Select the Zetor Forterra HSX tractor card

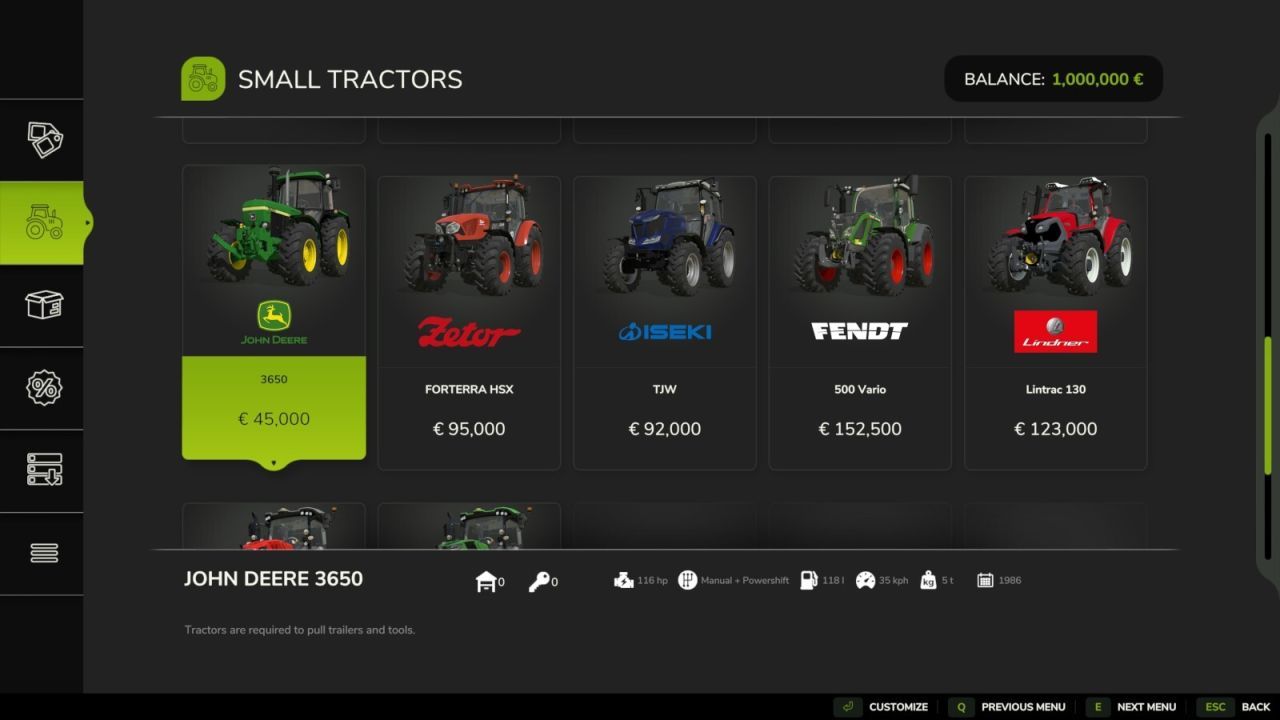click(468, 320)
